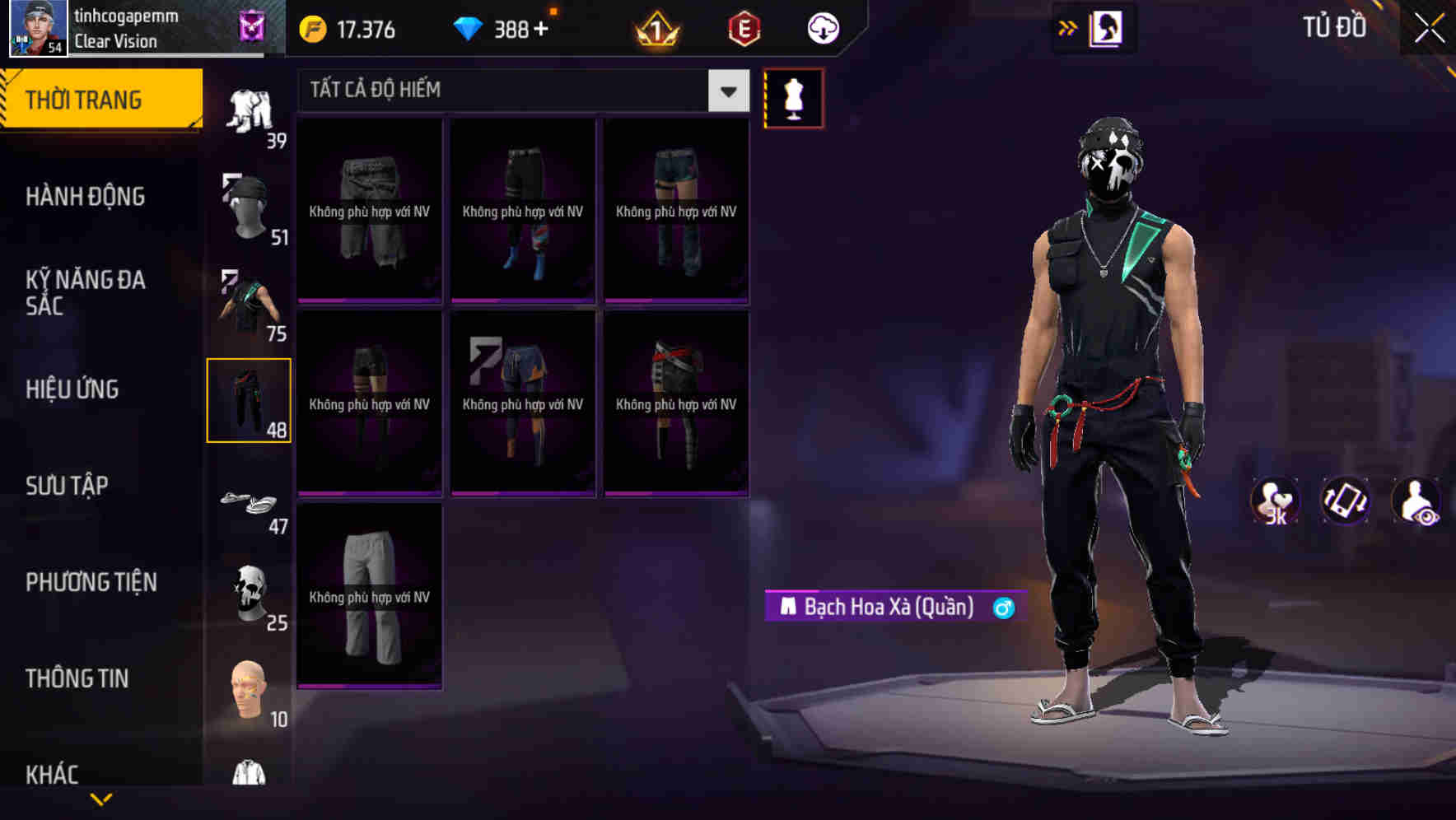This screenshot has height=820, width=1456.
Task: Toggle the skull mask category with 25 items
Action: pos(251,593)
